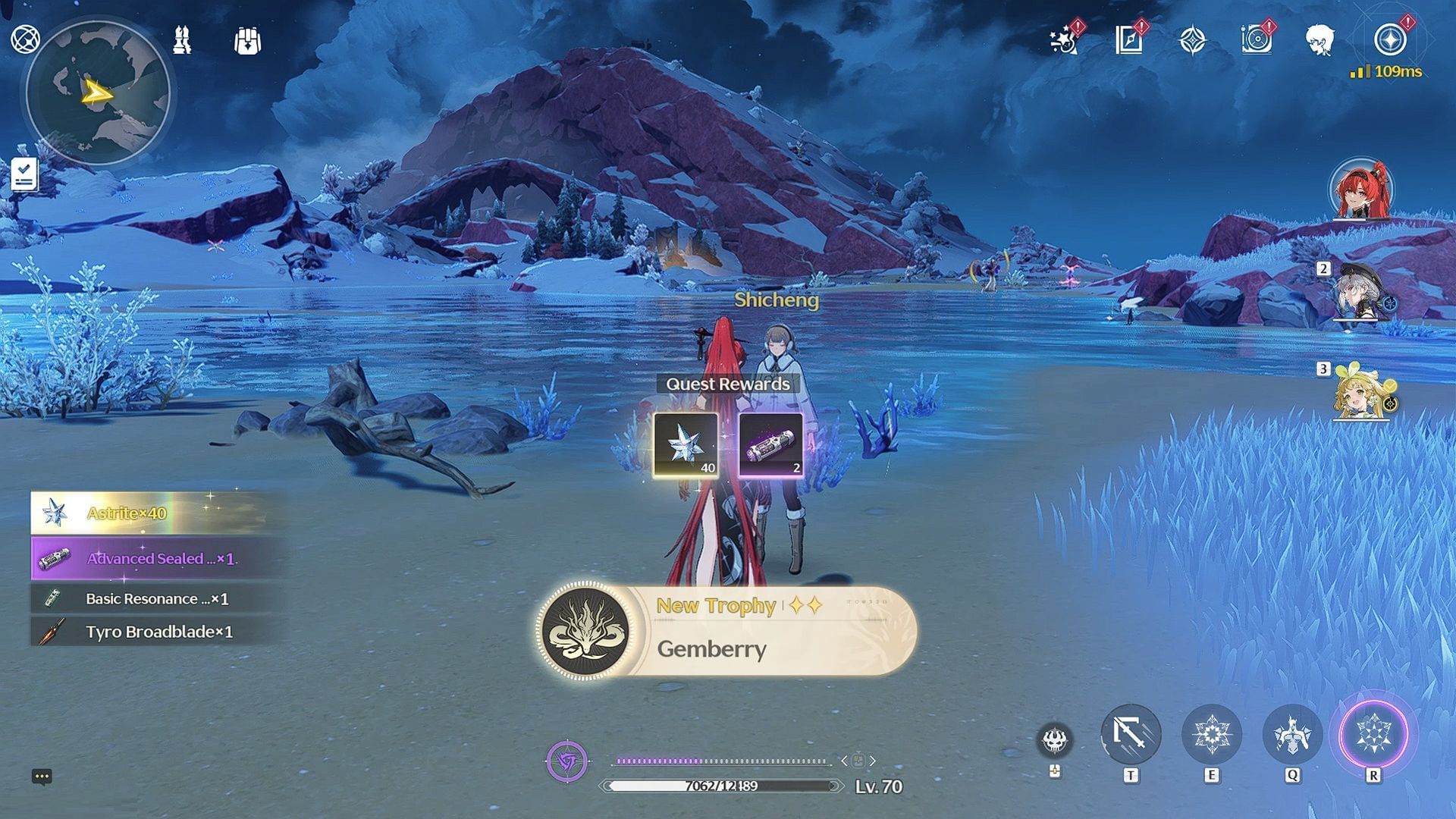Click the Astrite quest reward tile
This screenshot has width=1456, height=819.
click(686, 445)
